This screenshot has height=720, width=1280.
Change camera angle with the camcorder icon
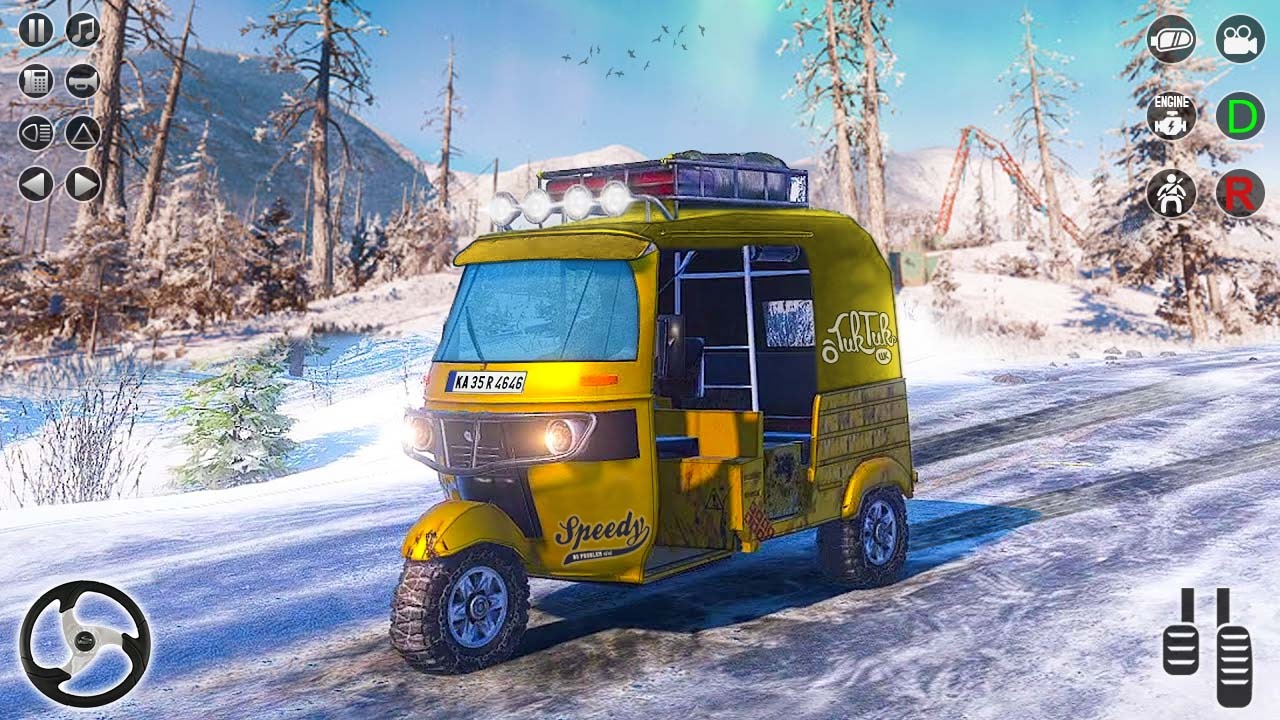click(1240, 42)
